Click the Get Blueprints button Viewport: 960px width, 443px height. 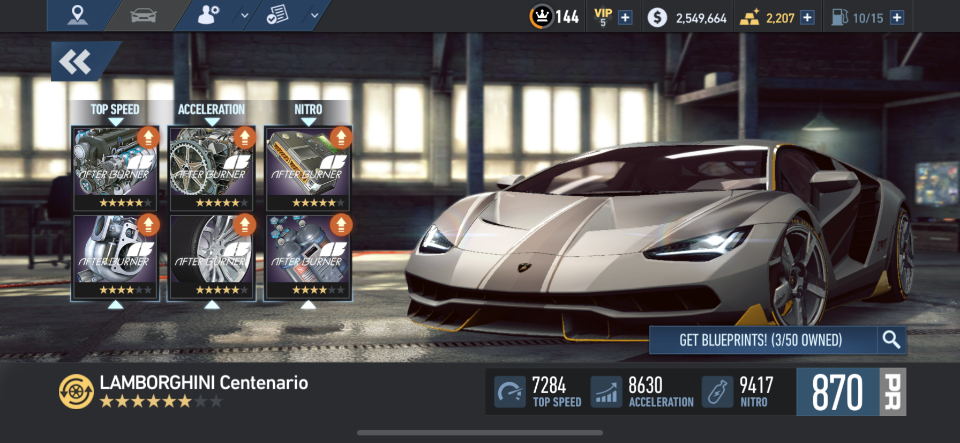click(762, 340)
